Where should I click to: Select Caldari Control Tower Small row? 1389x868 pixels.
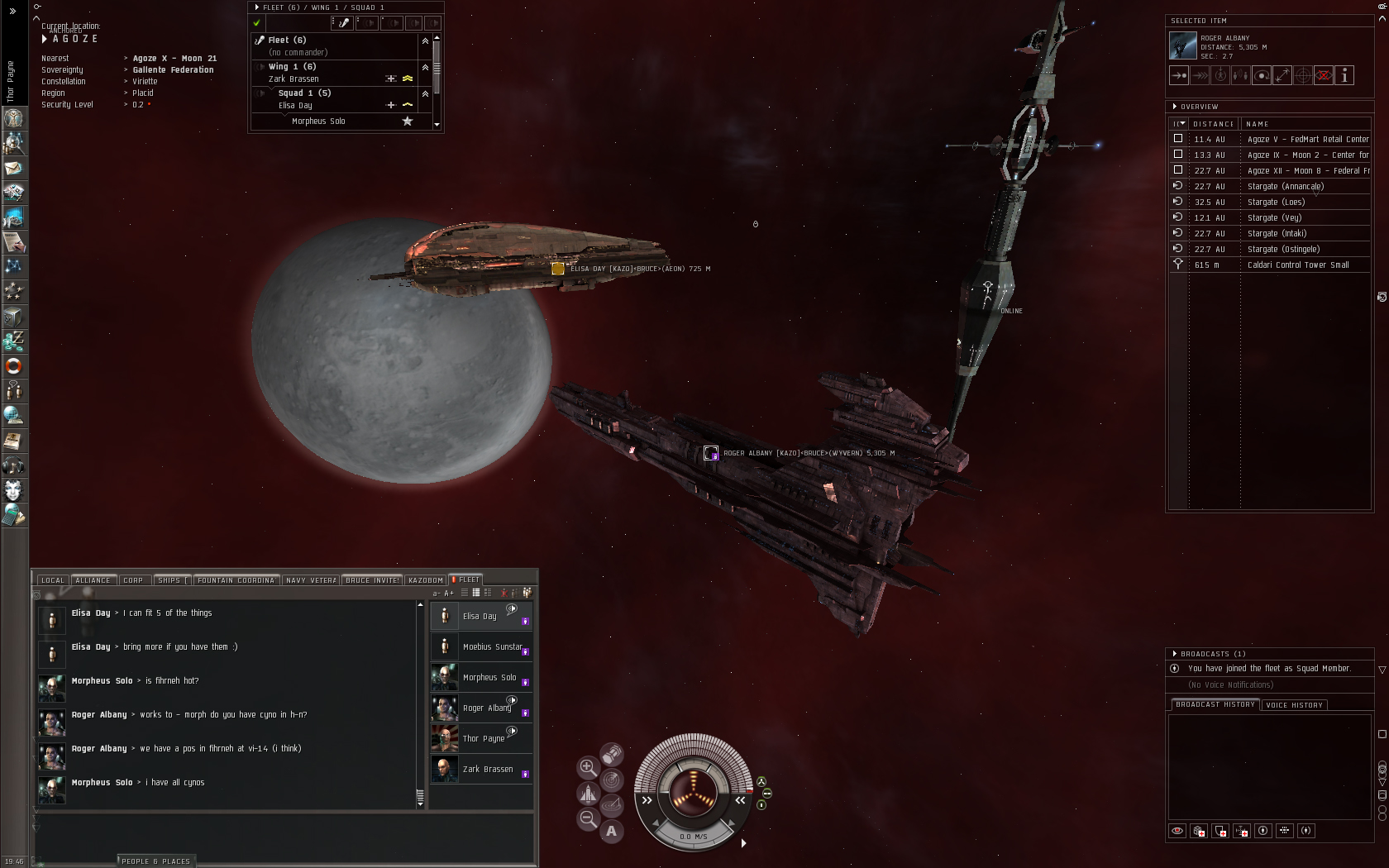pos(1297,265)
